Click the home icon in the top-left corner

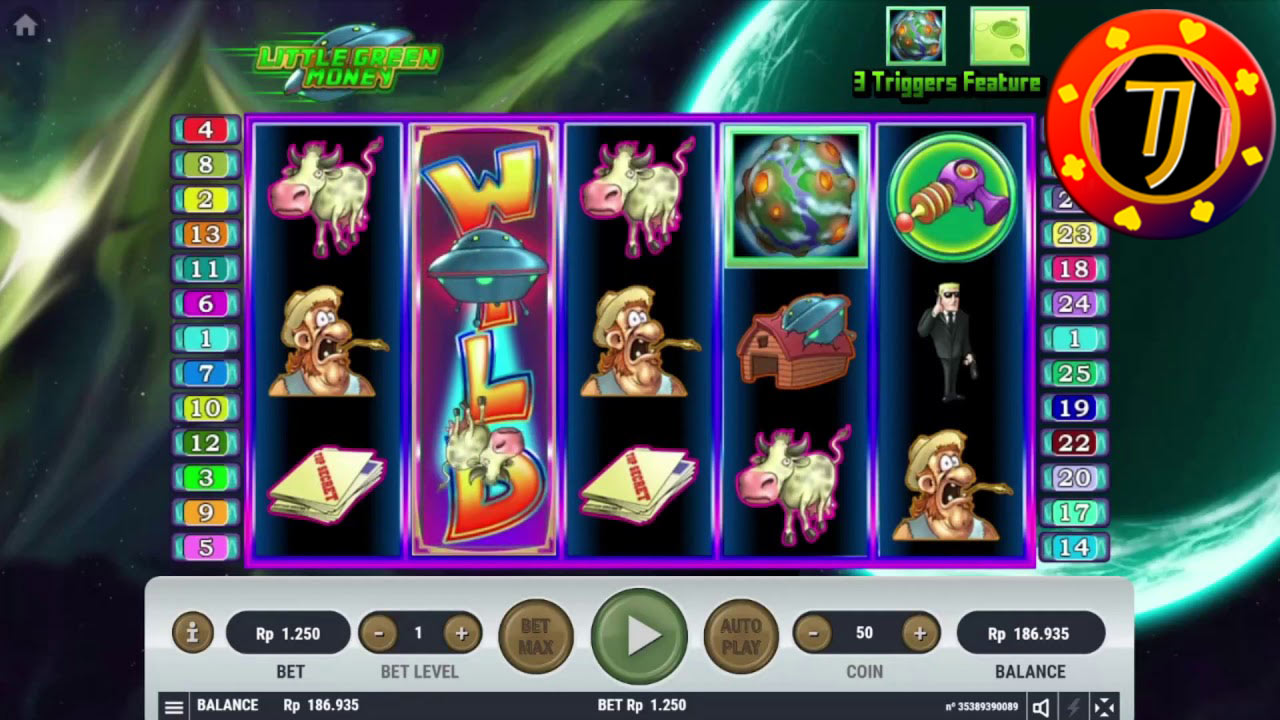coord(27,25)
